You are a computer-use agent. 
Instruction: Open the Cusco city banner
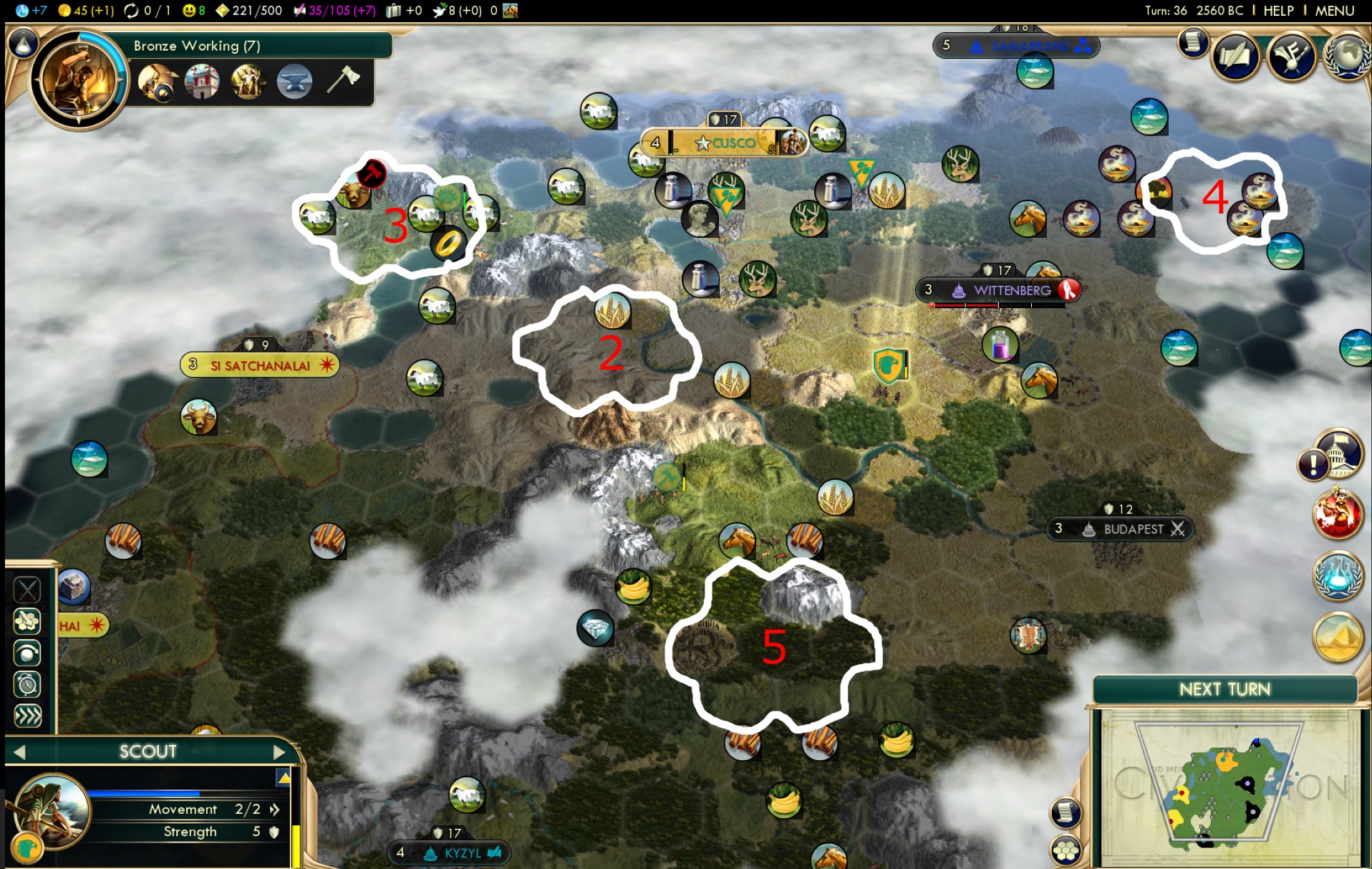[725, 143]
